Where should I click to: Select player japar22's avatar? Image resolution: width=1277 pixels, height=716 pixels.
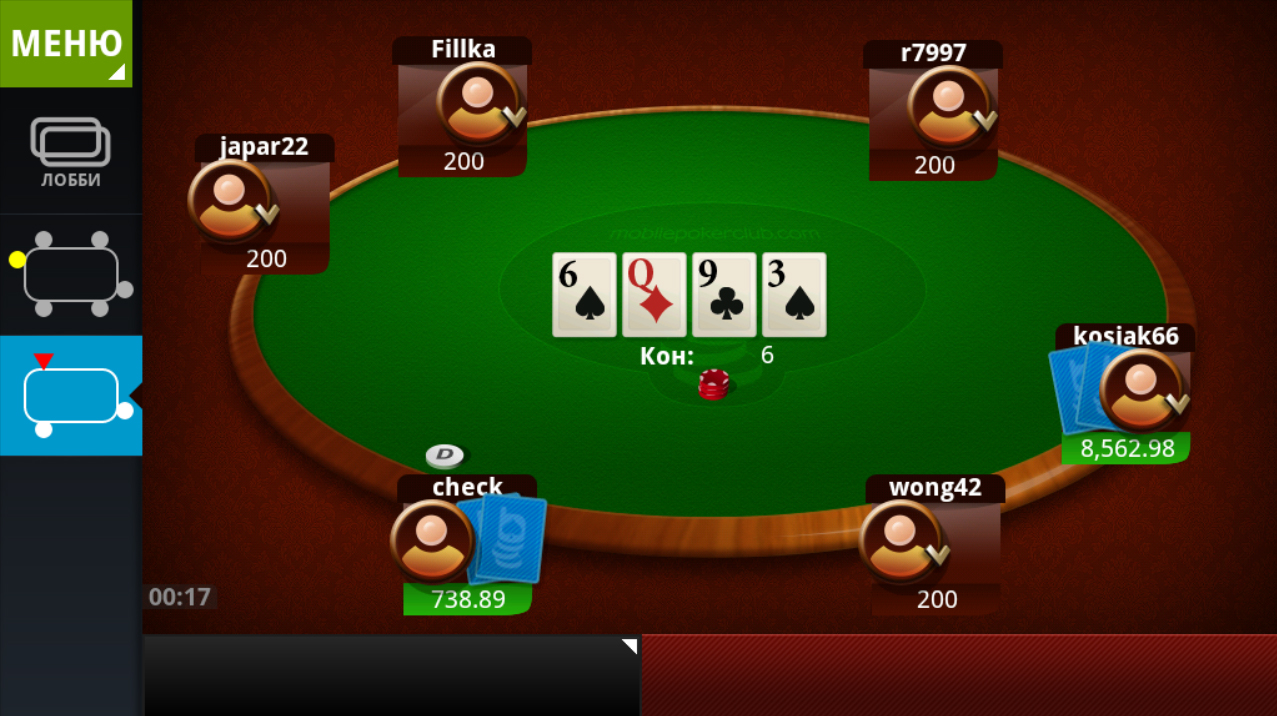coord(229,200)
